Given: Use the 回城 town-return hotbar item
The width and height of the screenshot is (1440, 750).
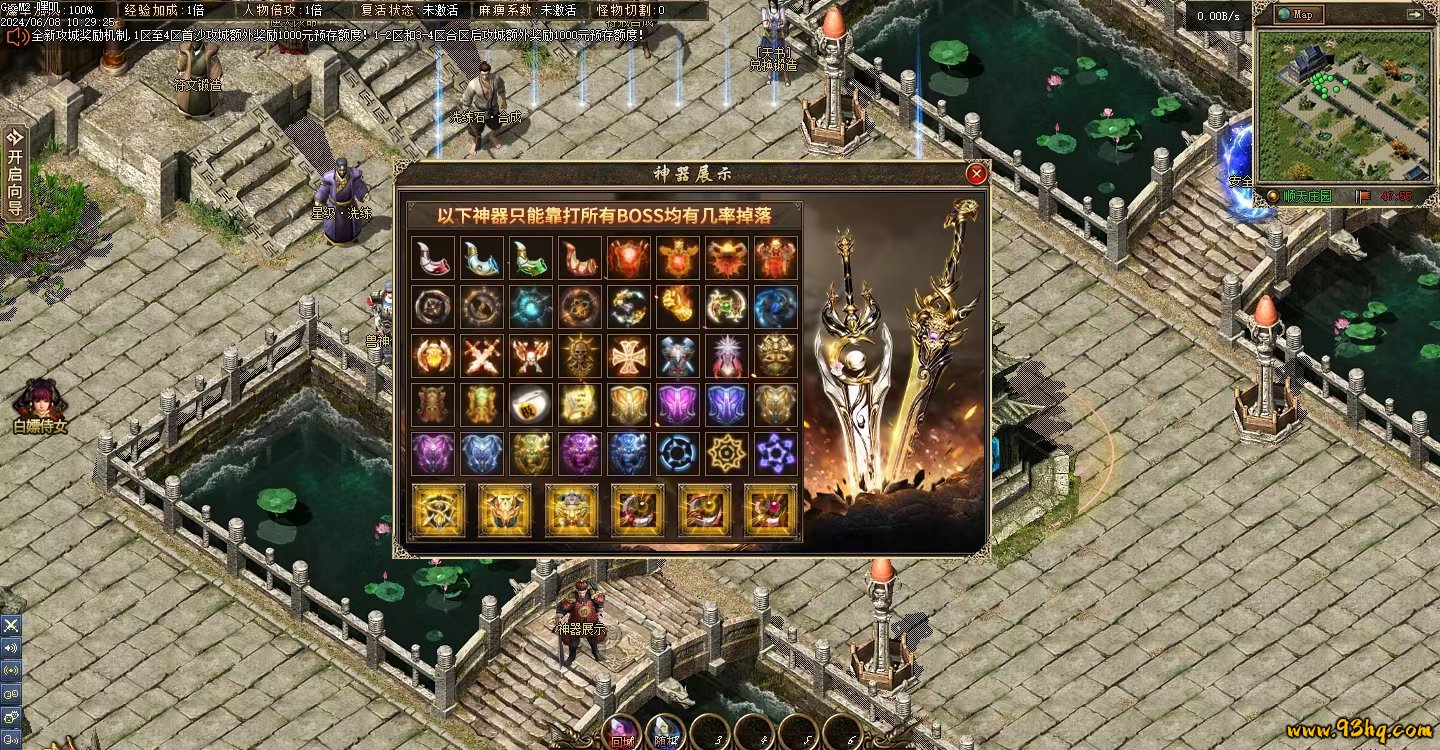Looking at the screenshot, I should pos(621,732).
